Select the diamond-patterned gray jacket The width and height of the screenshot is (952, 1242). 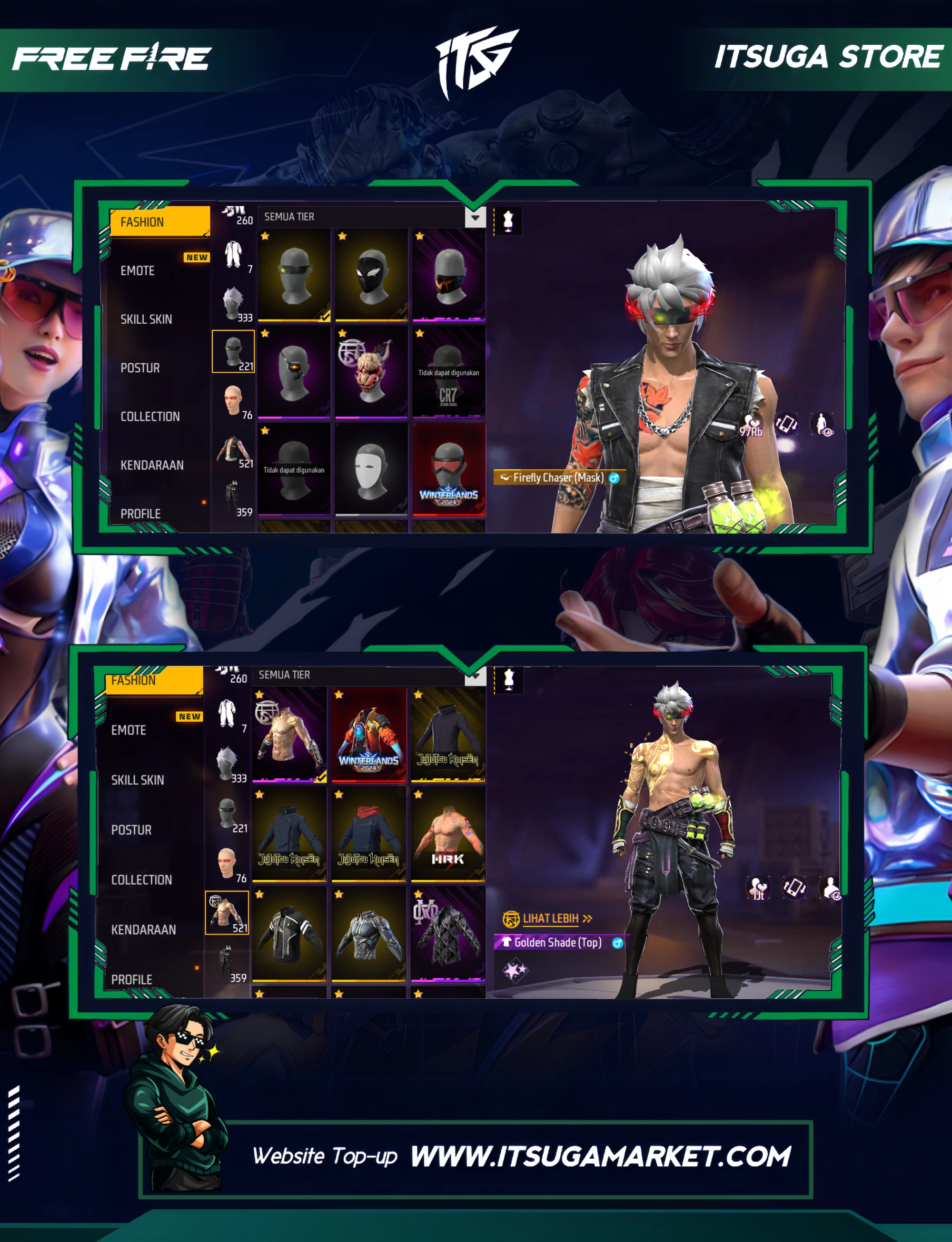(447, 934)
